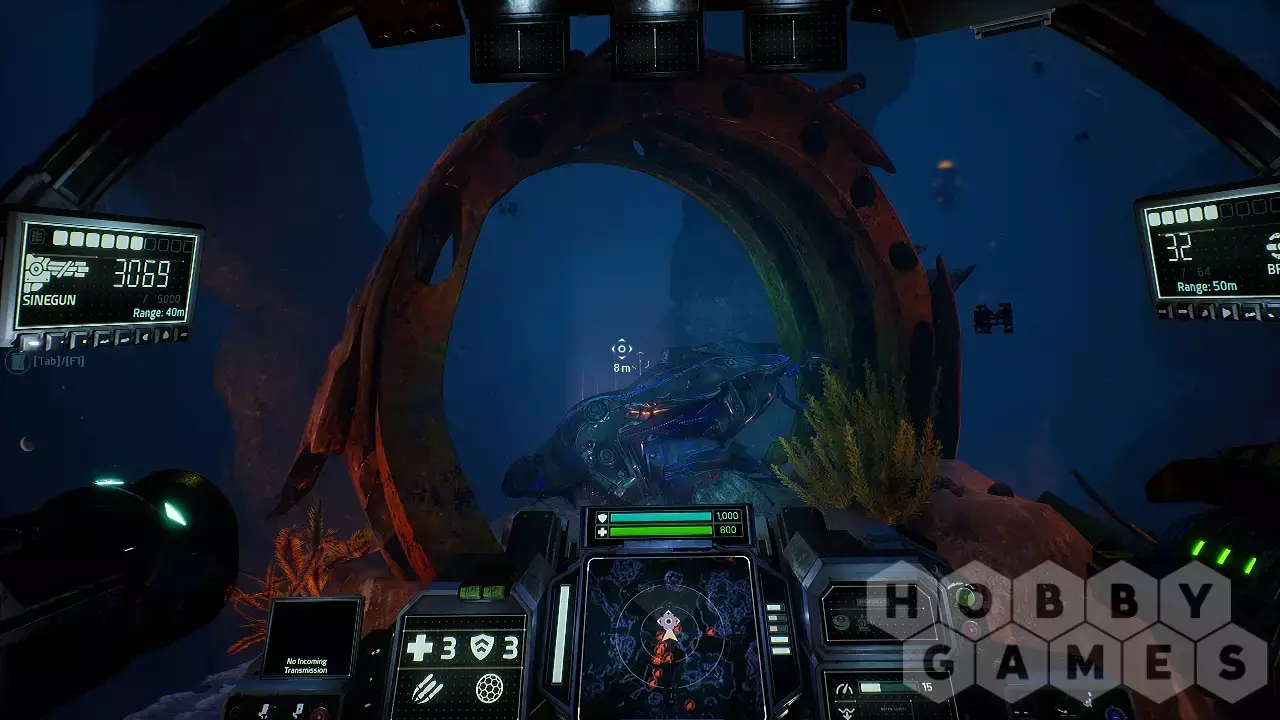Viewport: 1280px width, 720px height.
Task: Activate the honeycomb sphere ability icon
Action: point(489,688)
